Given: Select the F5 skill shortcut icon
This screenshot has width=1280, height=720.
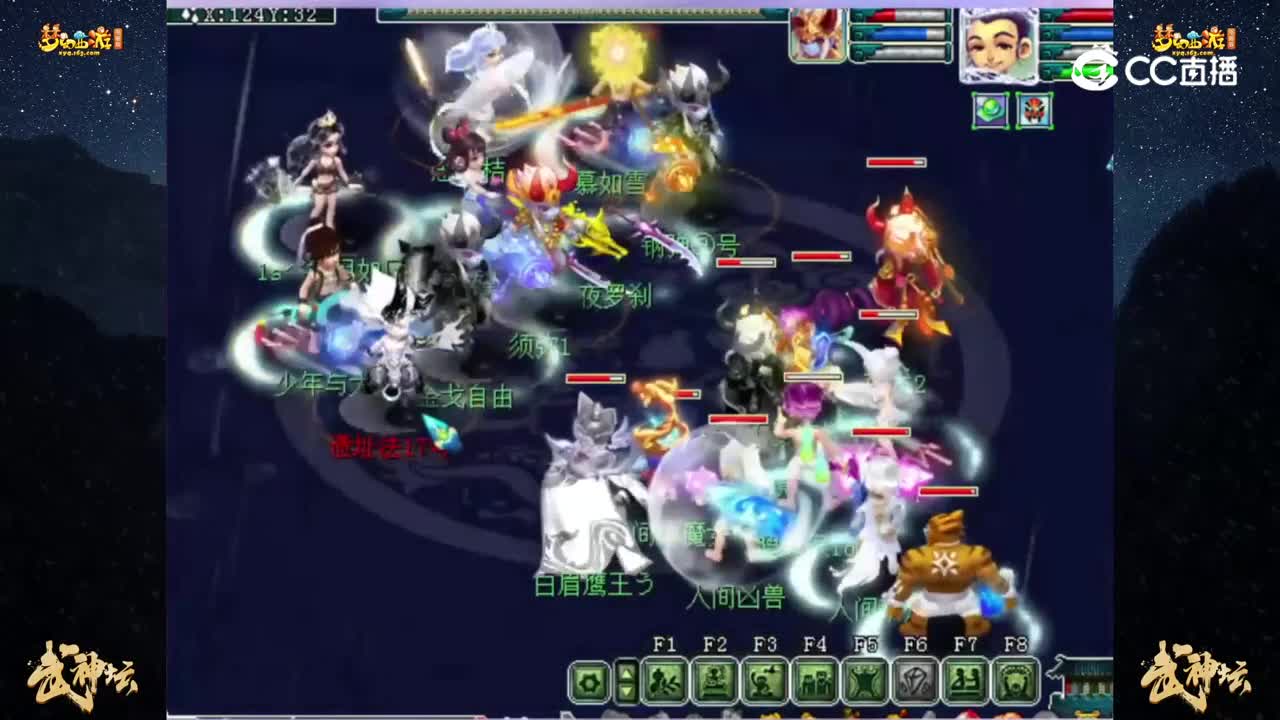Looking at the screenshot, I should 866,678.
